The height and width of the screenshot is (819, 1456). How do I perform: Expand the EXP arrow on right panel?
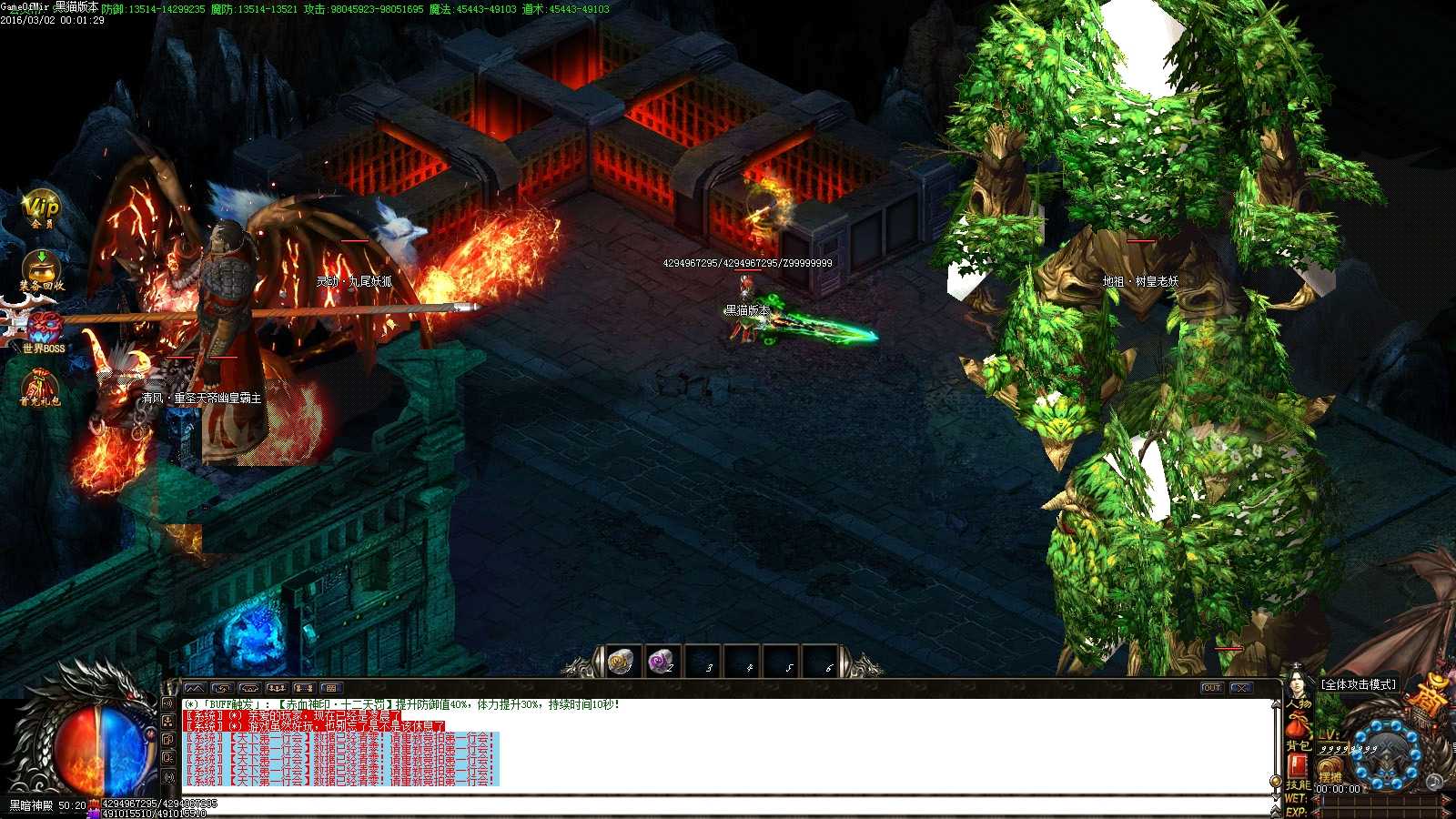click(x=1318, y=813)
